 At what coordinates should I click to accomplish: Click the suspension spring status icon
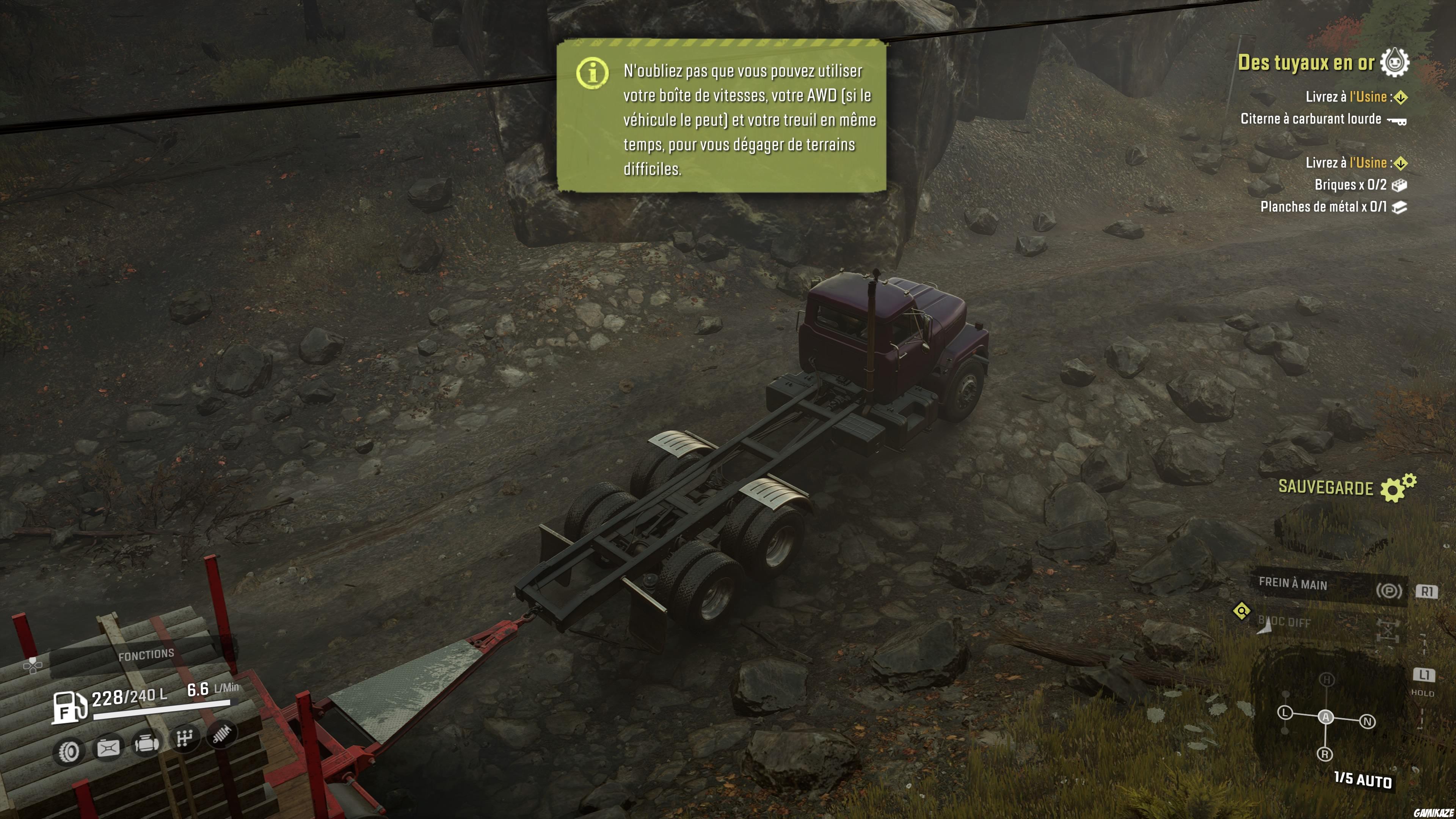pyautogui.click(x=221, y=734)
